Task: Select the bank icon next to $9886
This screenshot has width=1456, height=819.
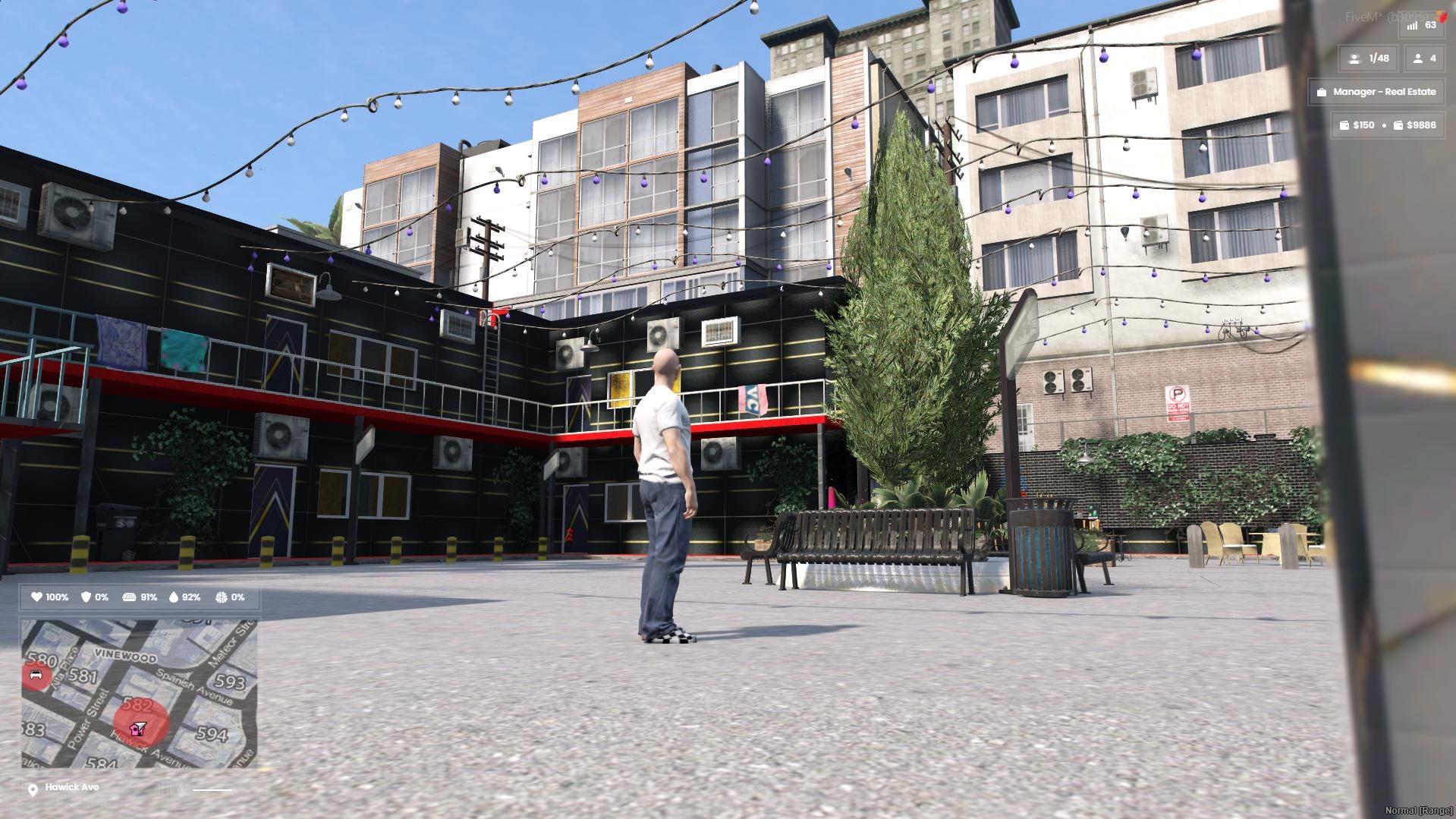Action: (1399, 125)
